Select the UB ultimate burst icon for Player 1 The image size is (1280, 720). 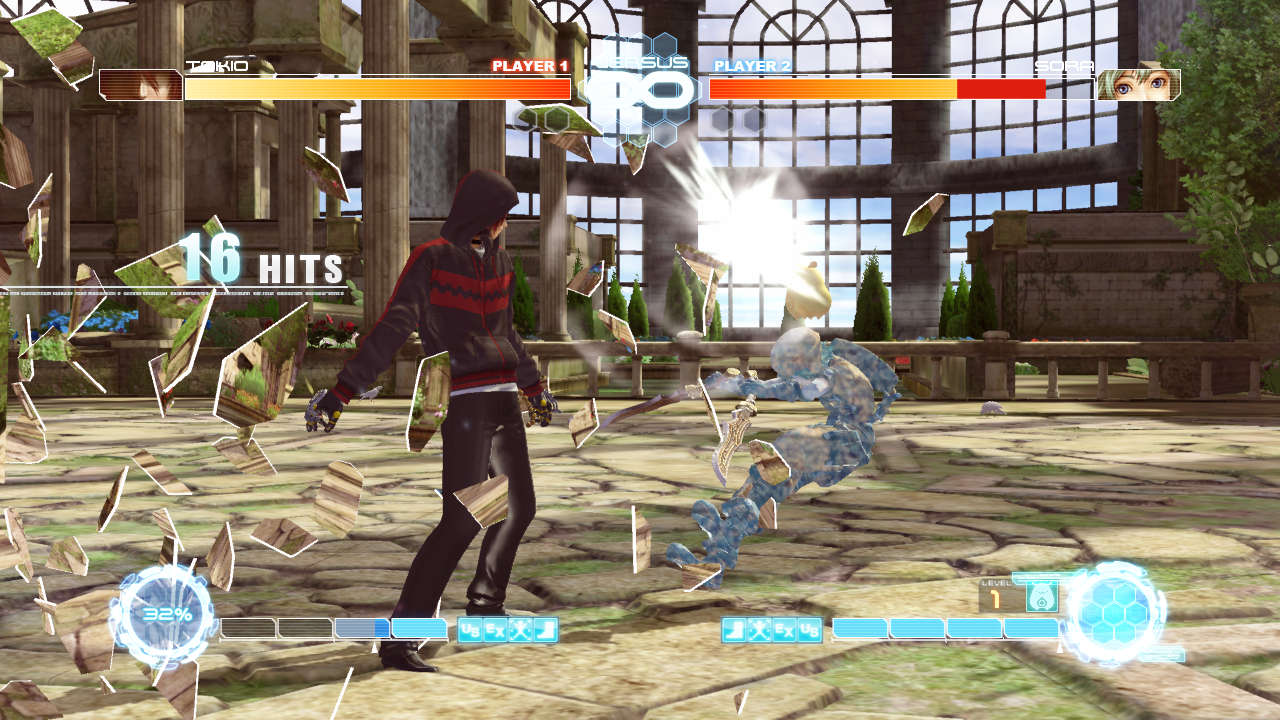[469, 629]
